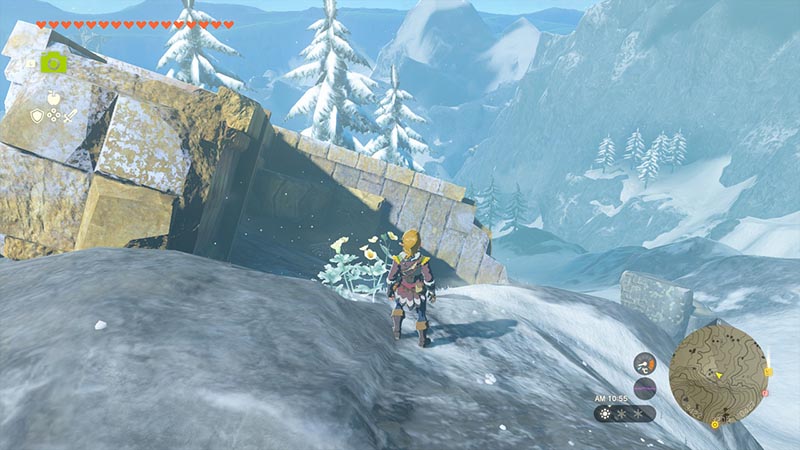Screen dimensions: 800x450
Task: Open the circular topographic minimap
Action: click(716, 370)
